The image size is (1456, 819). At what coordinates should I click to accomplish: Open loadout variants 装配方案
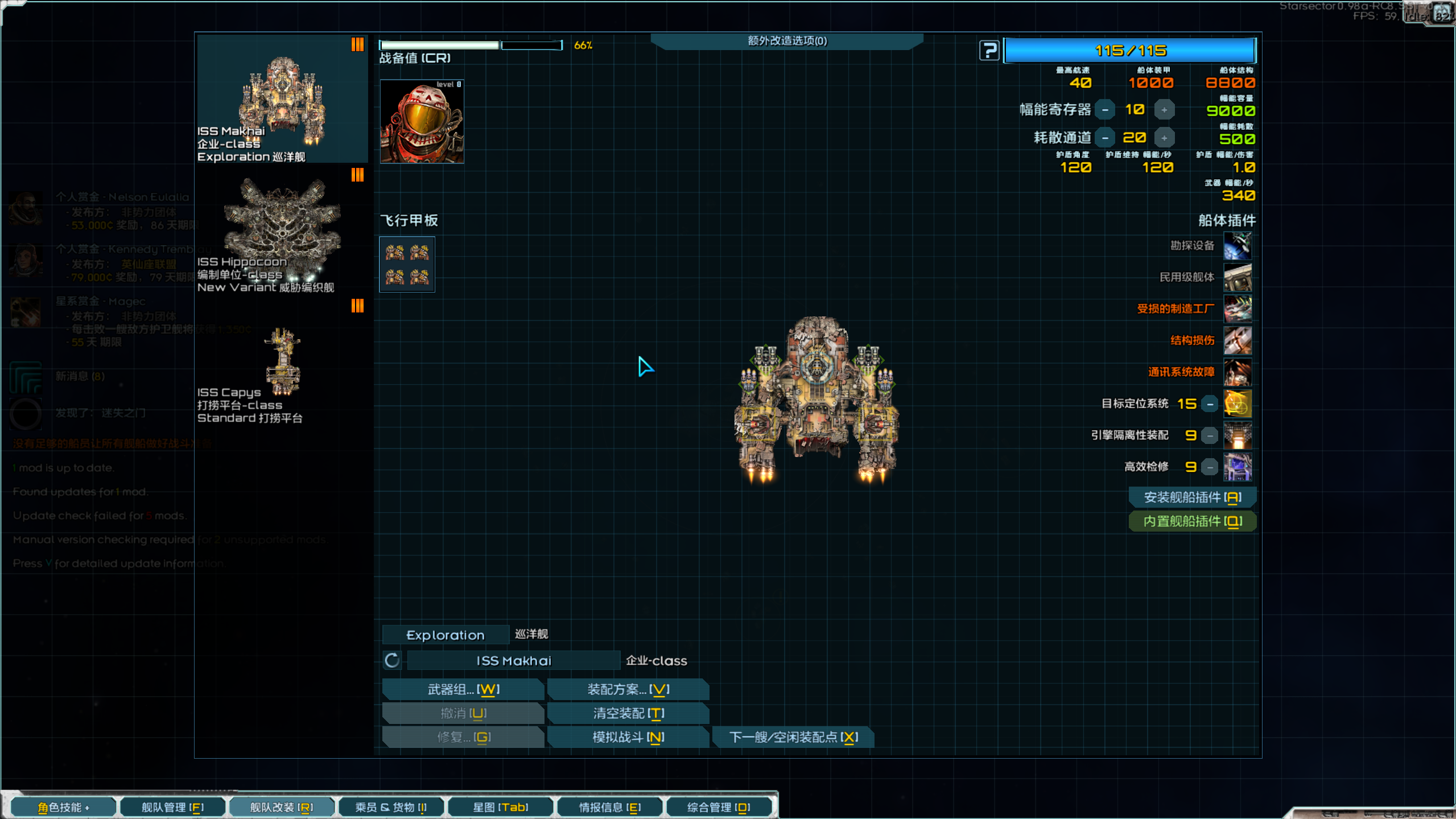628,689
